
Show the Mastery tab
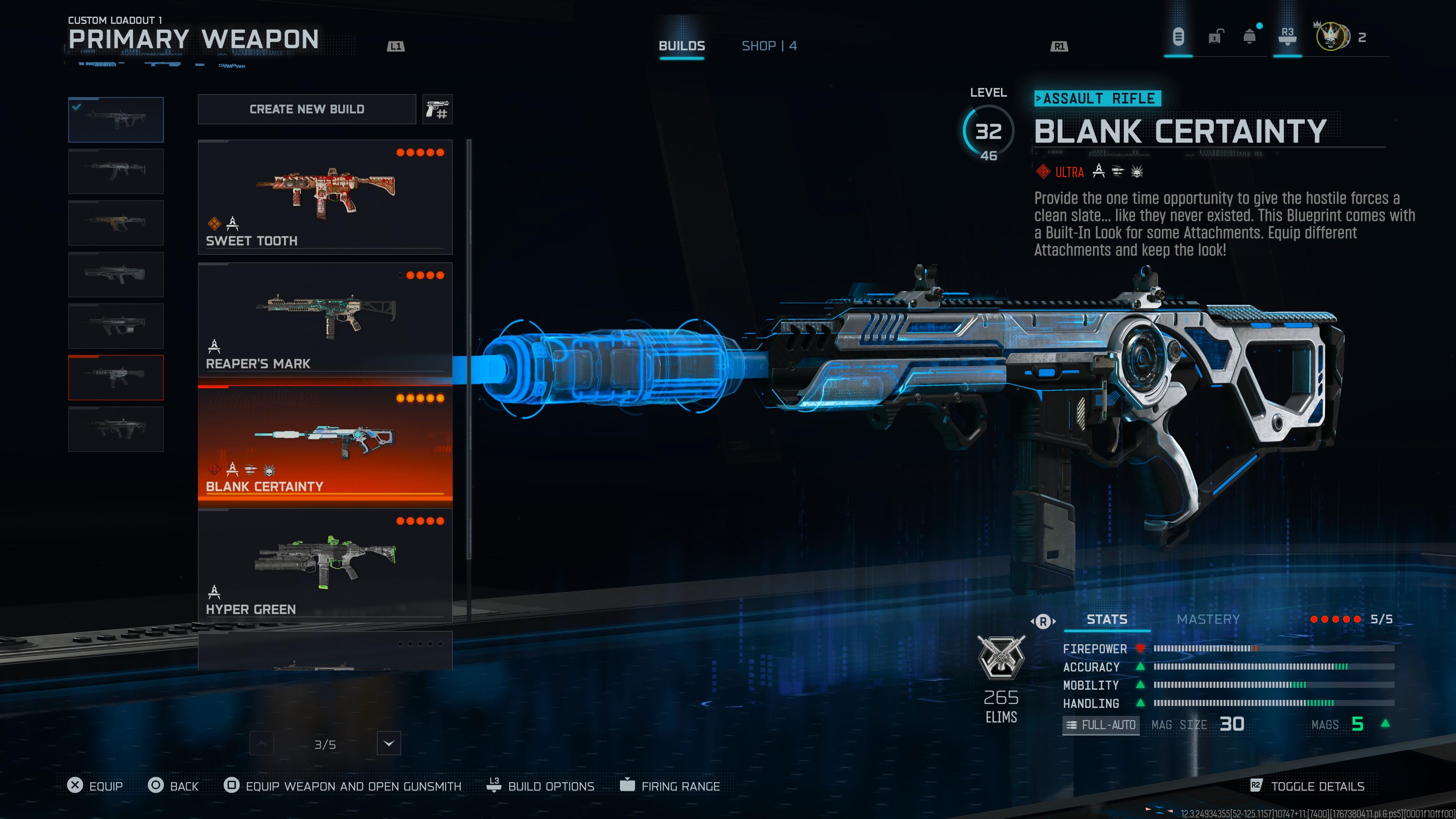(1208, 620)
